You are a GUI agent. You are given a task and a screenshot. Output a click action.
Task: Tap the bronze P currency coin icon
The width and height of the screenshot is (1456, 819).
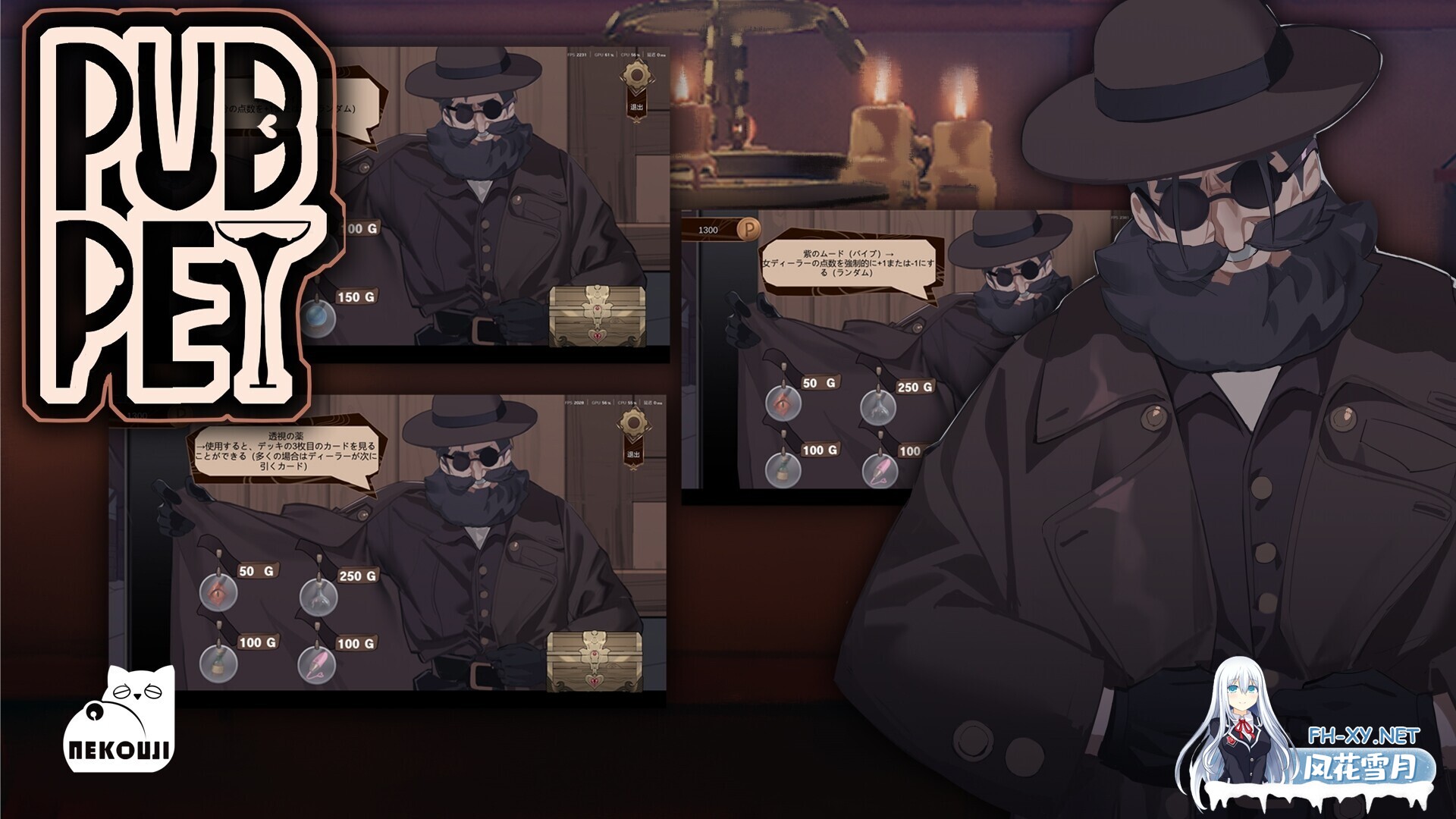pos(748,231)
